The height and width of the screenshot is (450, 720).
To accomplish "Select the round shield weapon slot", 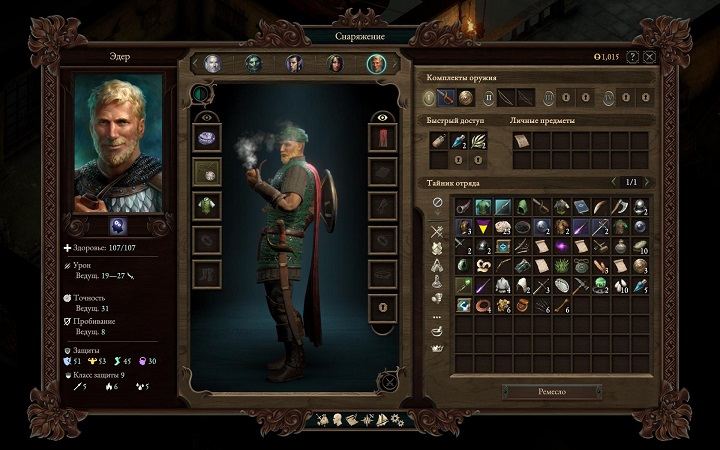I will click(466, 97).
